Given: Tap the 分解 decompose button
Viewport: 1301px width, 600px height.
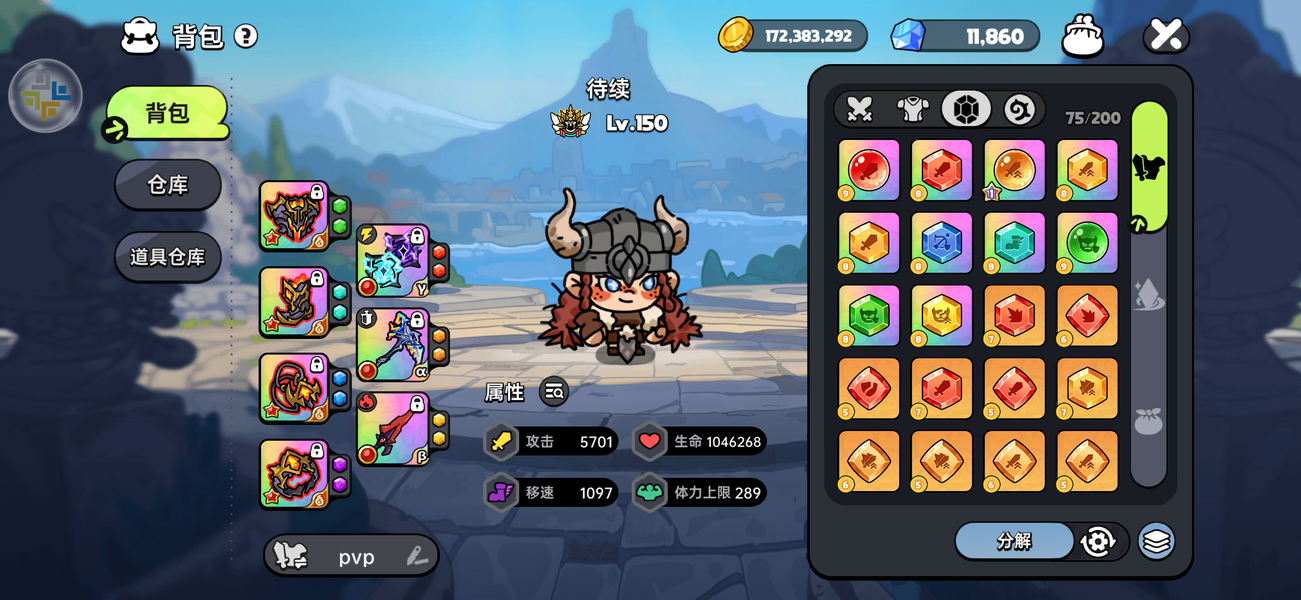Looking at the screenshot, I should pos(1014,541).
